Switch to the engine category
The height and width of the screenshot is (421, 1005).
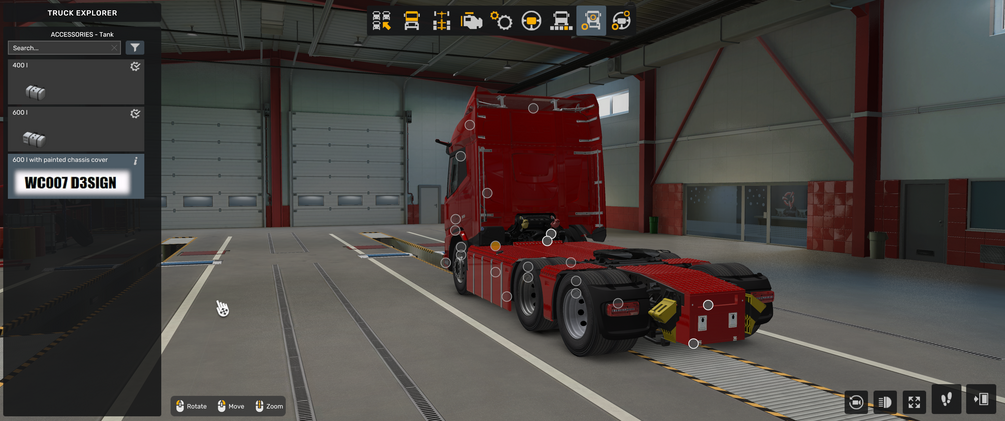point(471,21)
